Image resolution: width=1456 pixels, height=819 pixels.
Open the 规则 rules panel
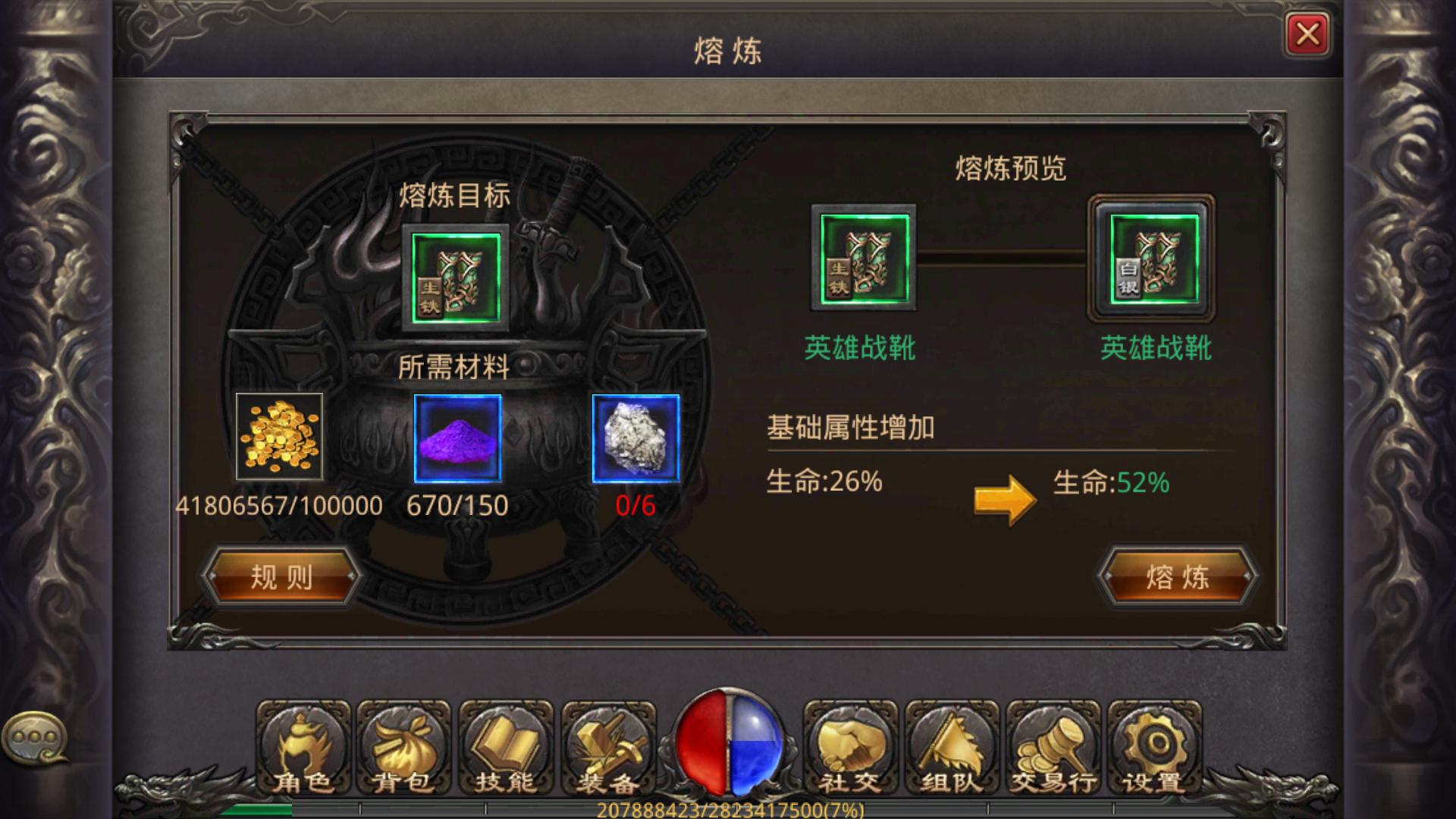[x=281, y=578]
